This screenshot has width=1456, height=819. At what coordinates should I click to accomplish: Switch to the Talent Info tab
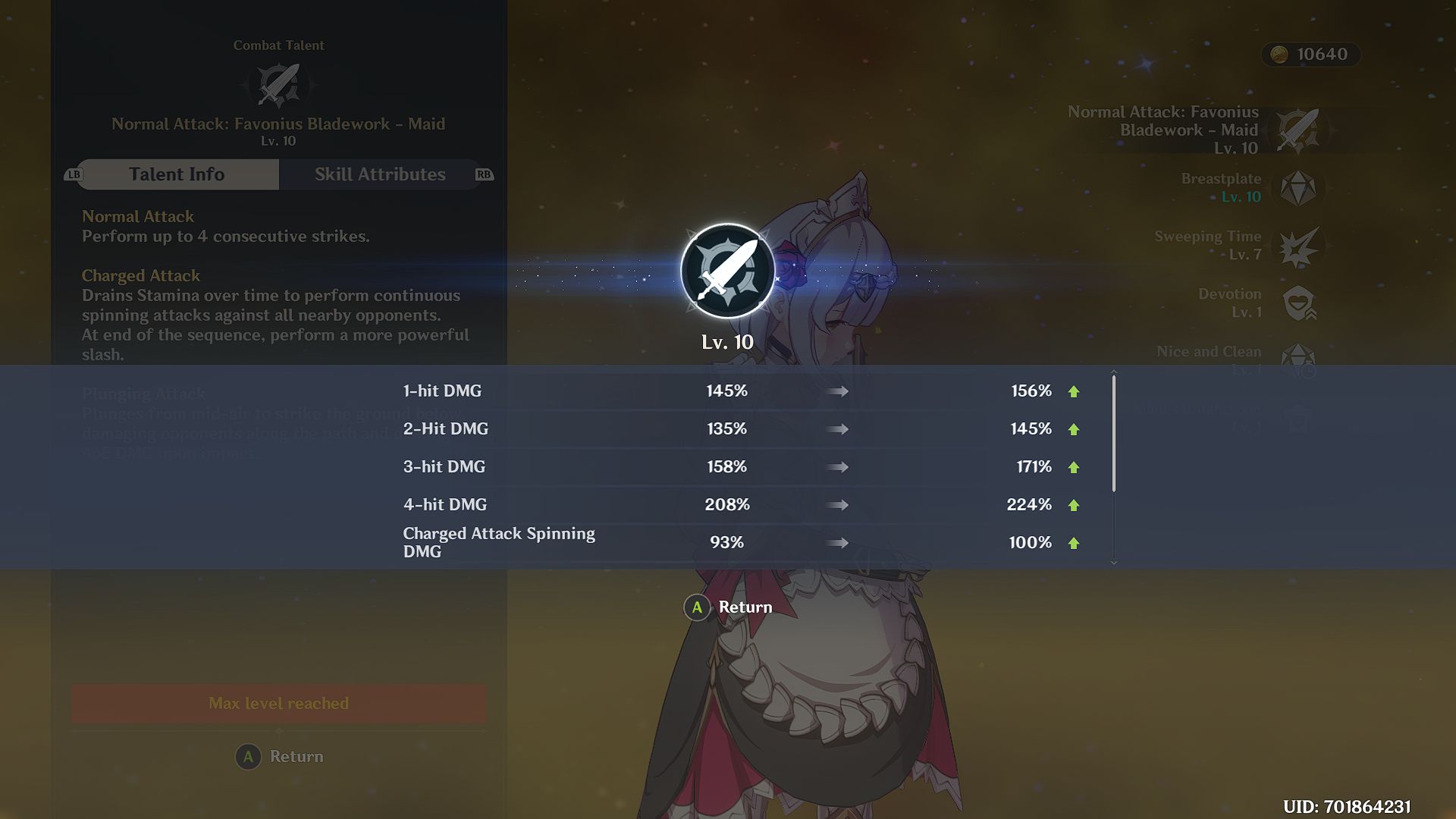pyautogui.click(x=176, y=174)
